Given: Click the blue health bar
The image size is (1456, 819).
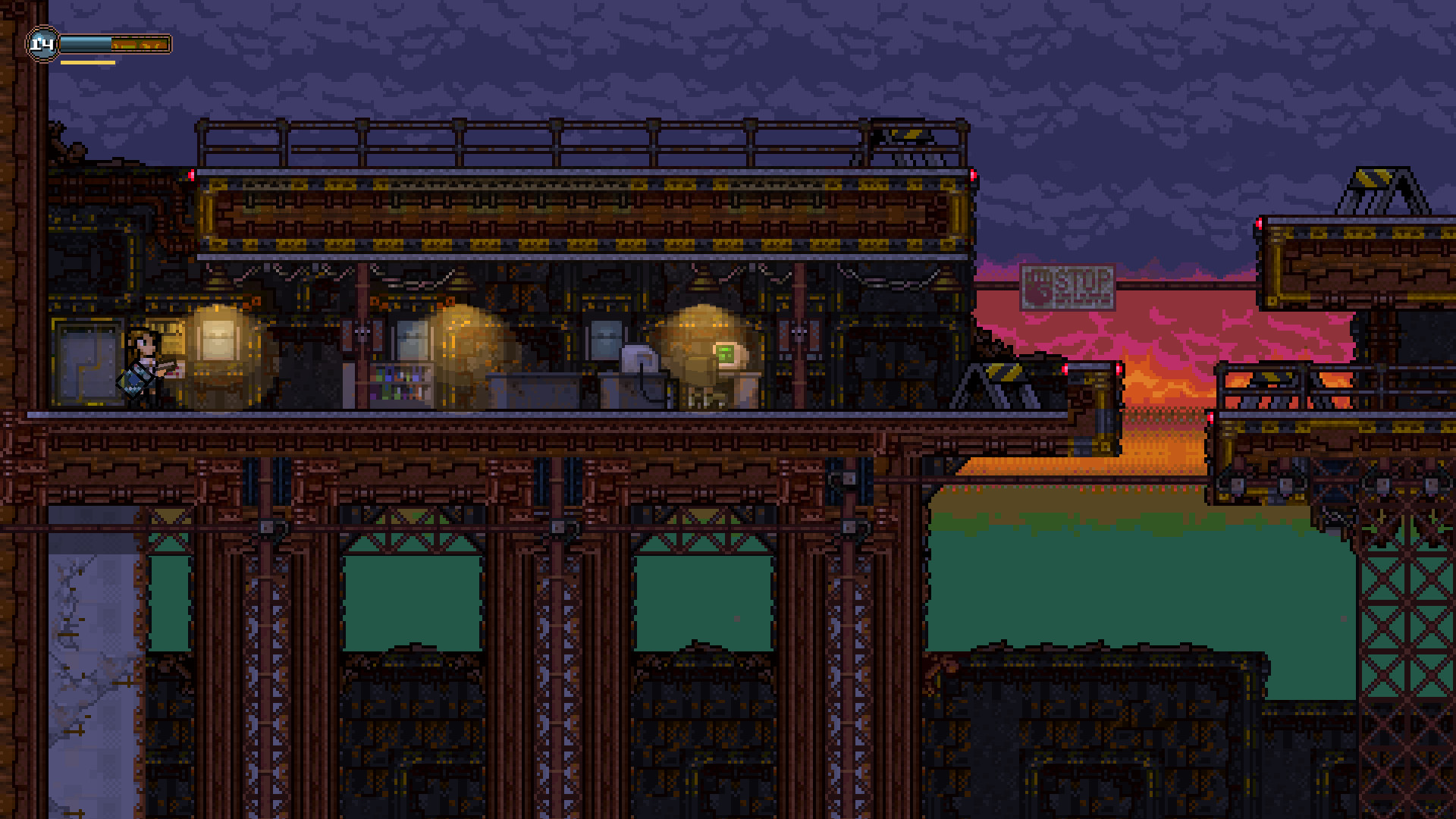Looking at the screenshot, I should [x=87, y=42].
